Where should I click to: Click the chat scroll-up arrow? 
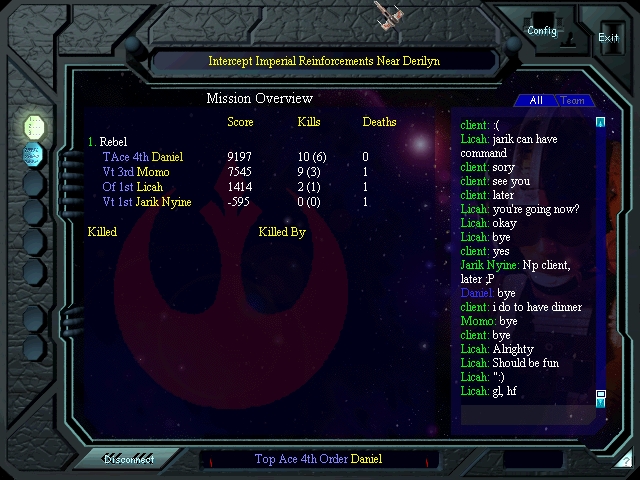(x=600, y=123)
